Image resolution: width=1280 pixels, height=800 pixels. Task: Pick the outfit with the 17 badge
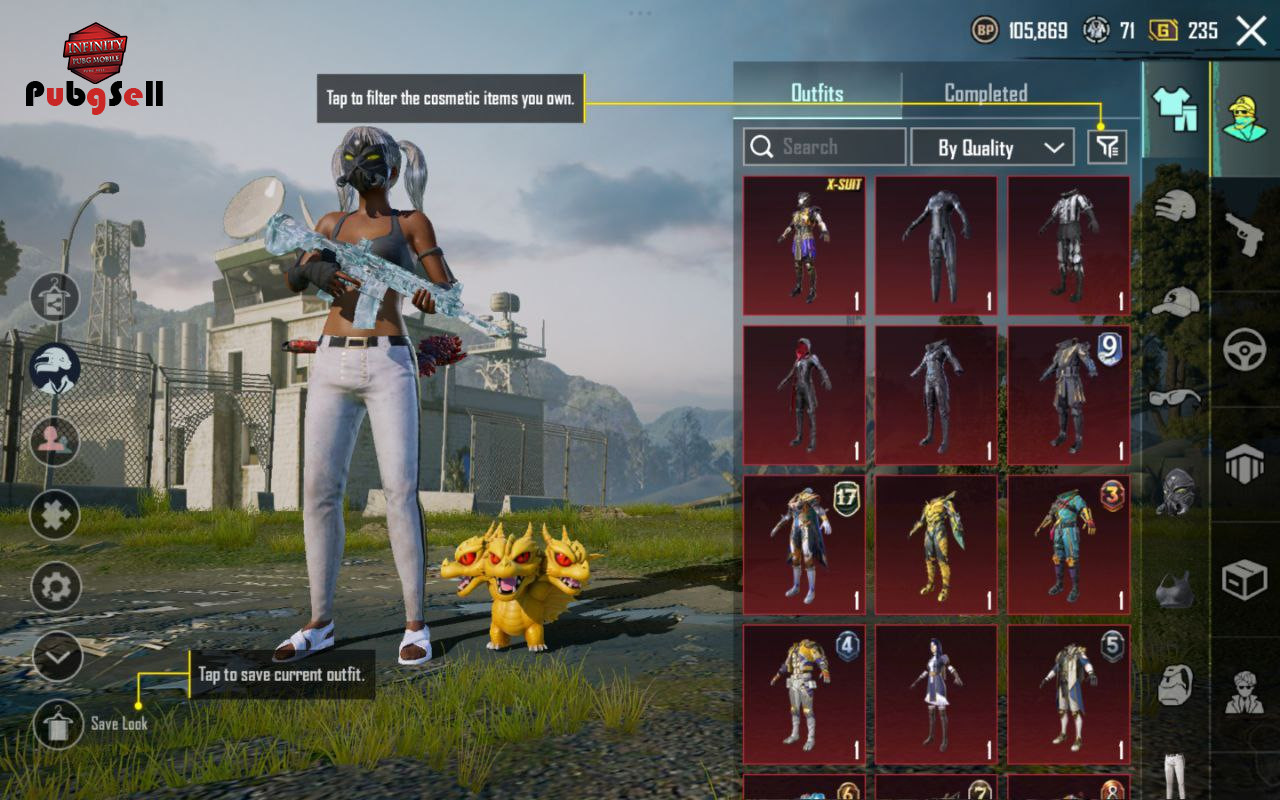click(x=804, y=544)
